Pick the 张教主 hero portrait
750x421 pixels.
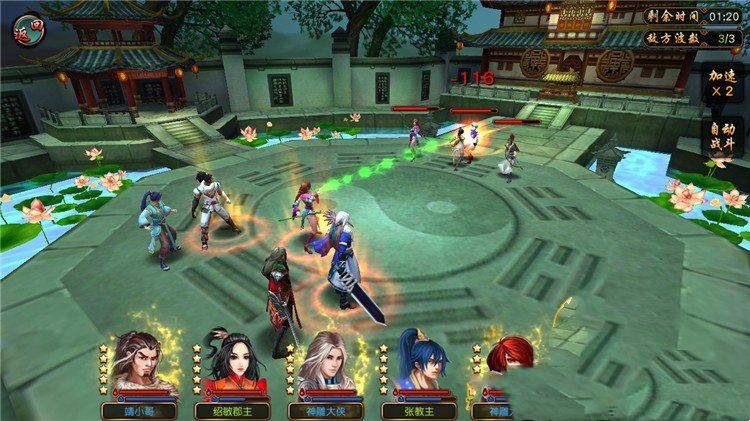418,367
